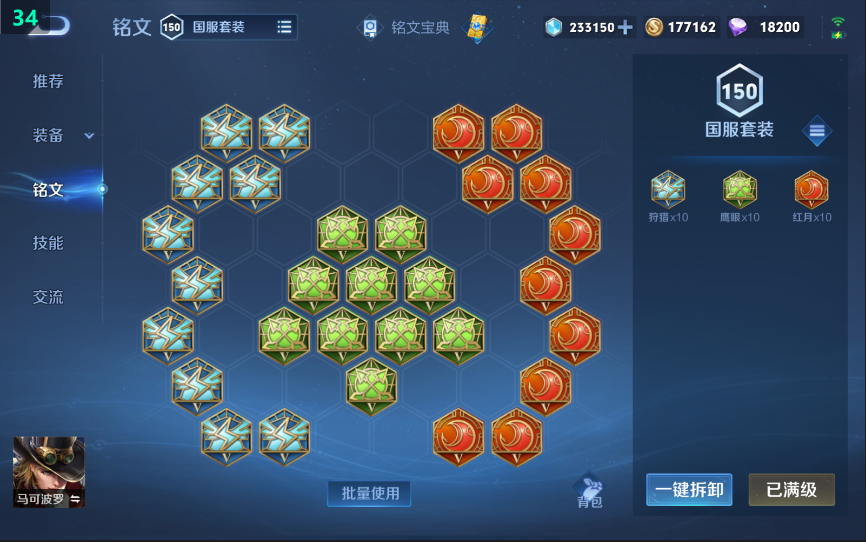Open the 推荐 tab
Screen dimensions: 866x542
pos(48,81)
